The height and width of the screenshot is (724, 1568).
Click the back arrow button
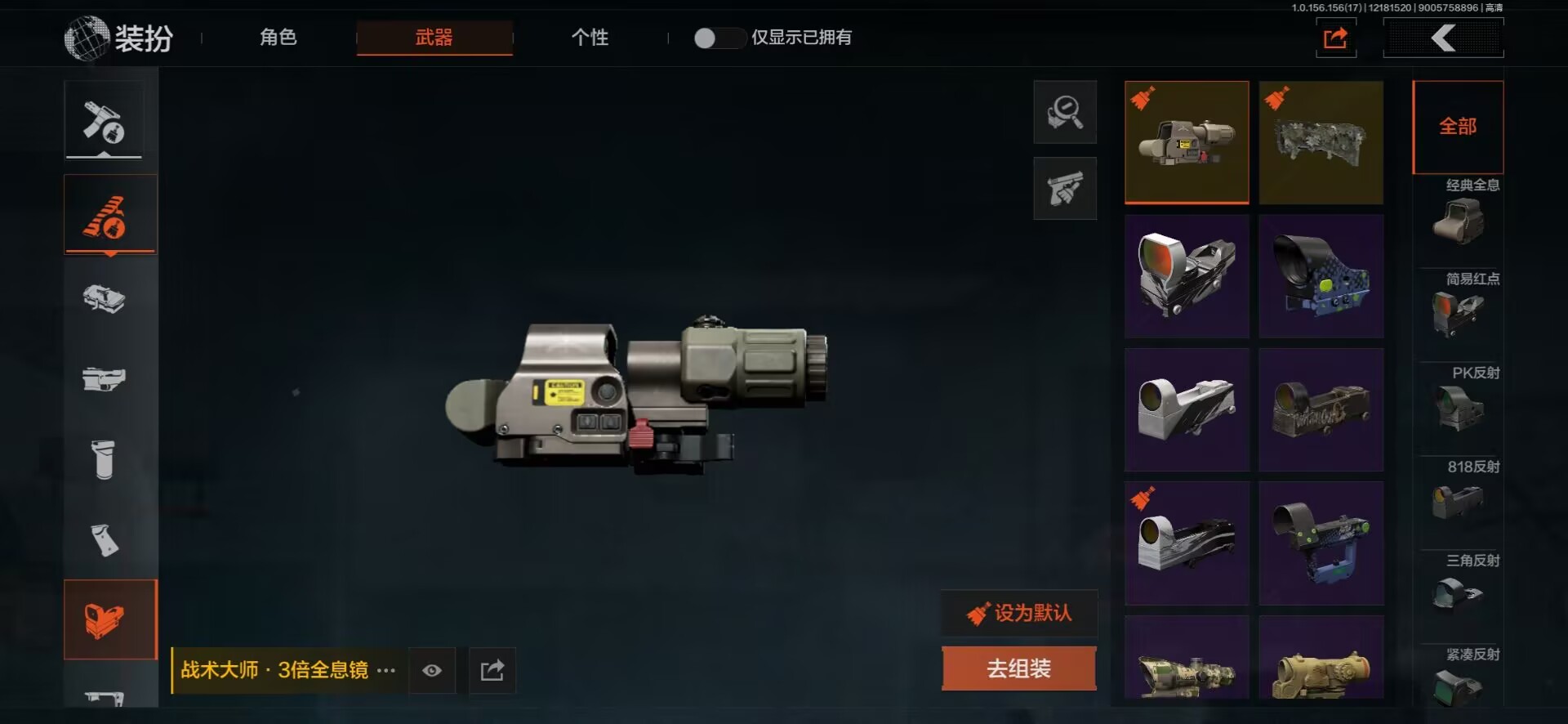pos(1443,38)
